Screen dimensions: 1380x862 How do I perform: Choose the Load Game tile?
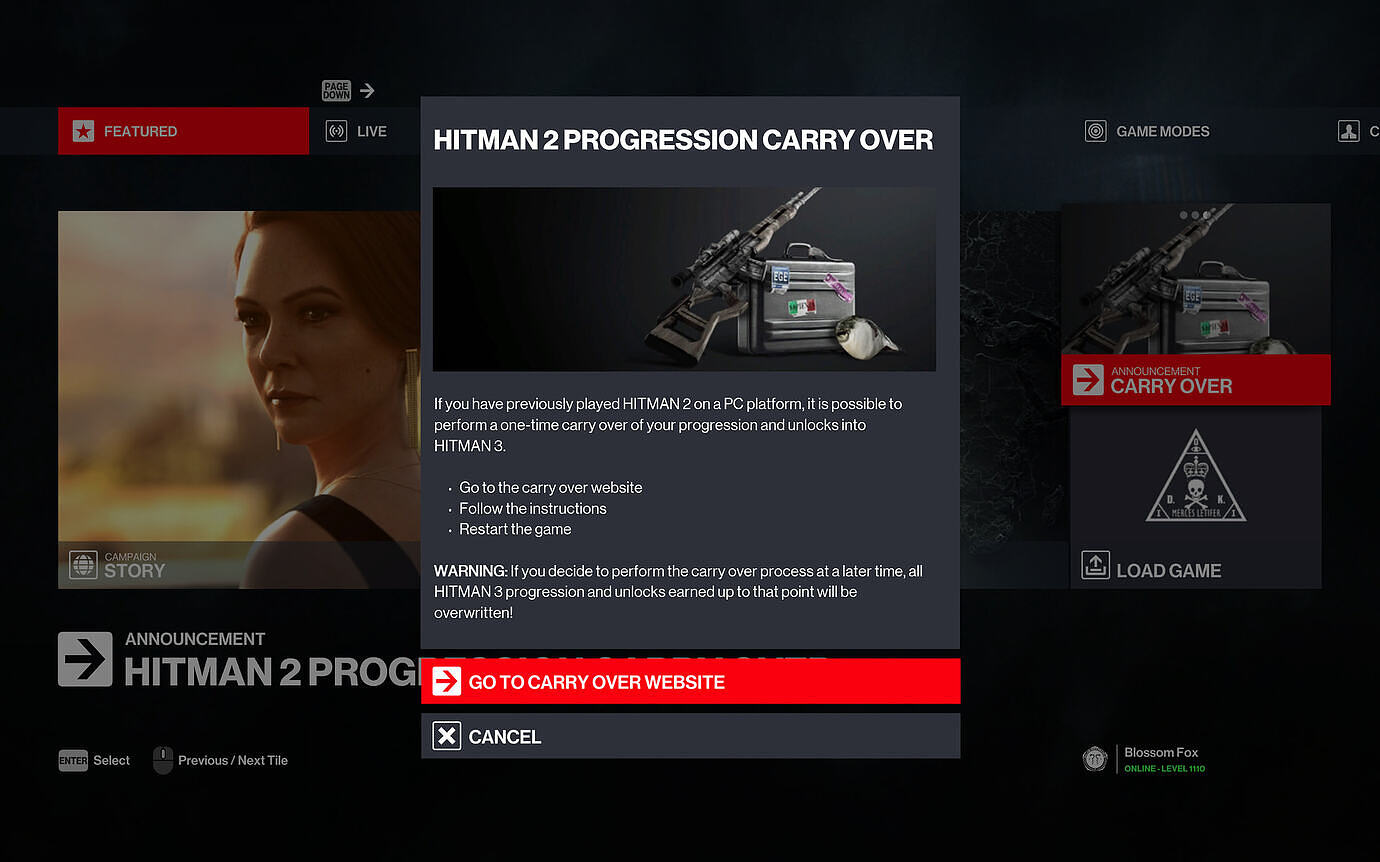(1196, 498)
